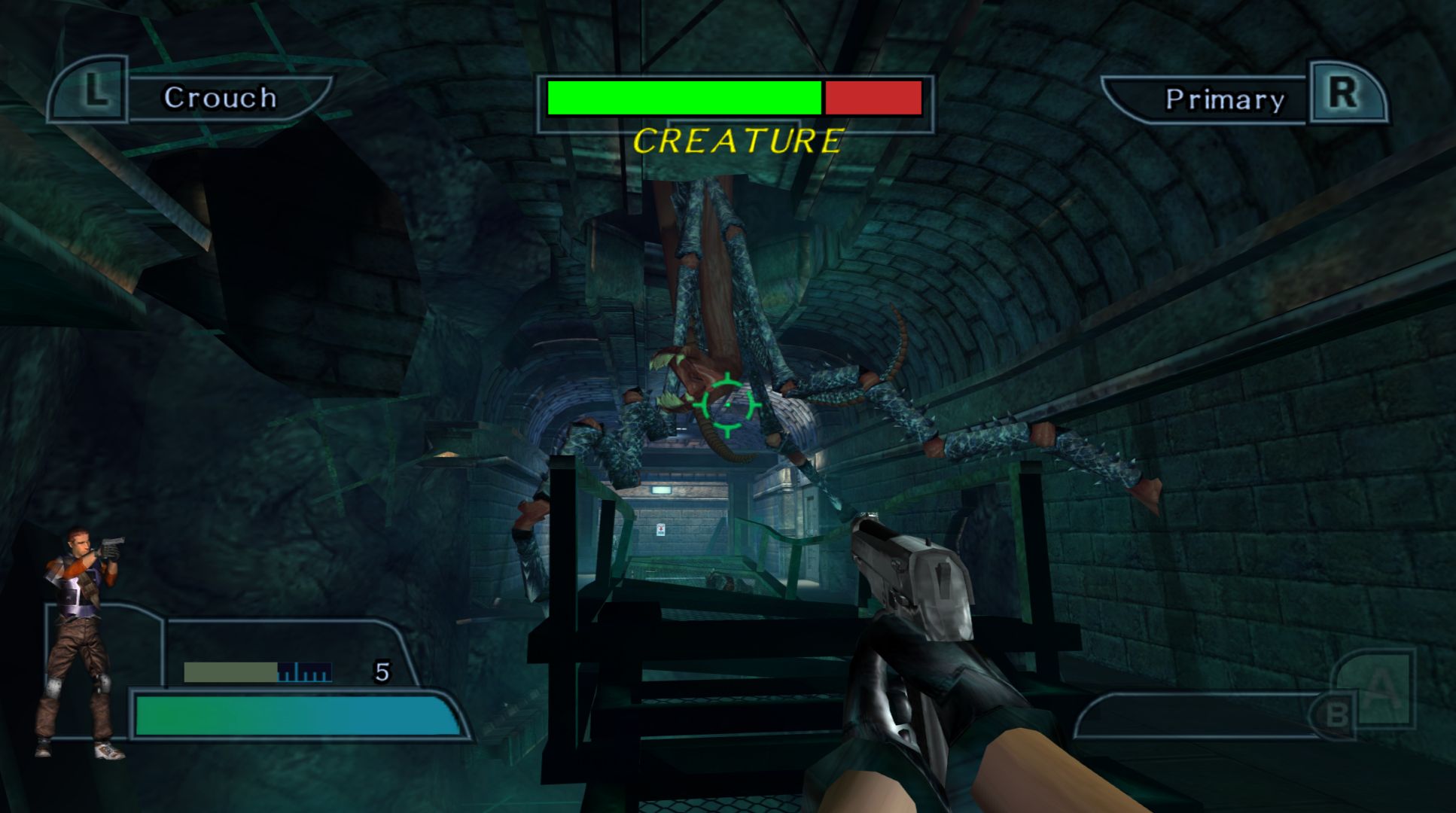Click the player stance character portrait
This screenshot has width=1456, height=813.
[81, 640]
